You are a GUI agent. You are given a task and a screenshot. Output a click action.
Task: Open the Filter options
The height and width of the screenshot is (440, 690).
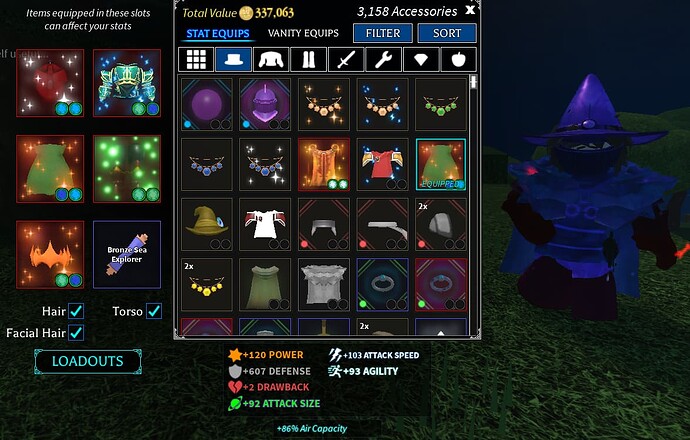(x=382, y=33)
